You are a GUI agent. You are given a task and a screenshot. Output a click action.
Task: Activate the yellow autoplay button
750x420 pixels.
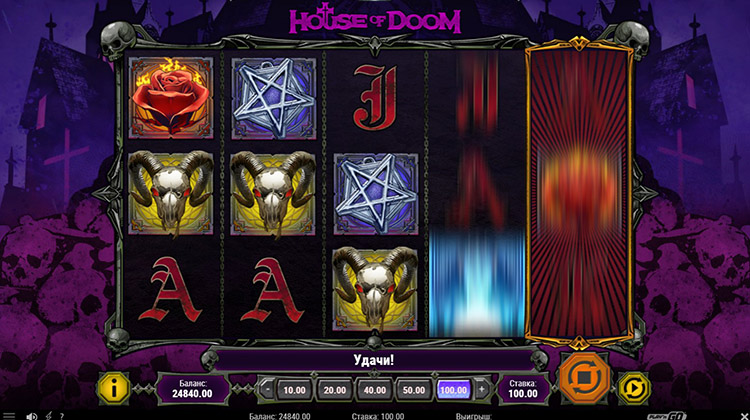(634, 388)
